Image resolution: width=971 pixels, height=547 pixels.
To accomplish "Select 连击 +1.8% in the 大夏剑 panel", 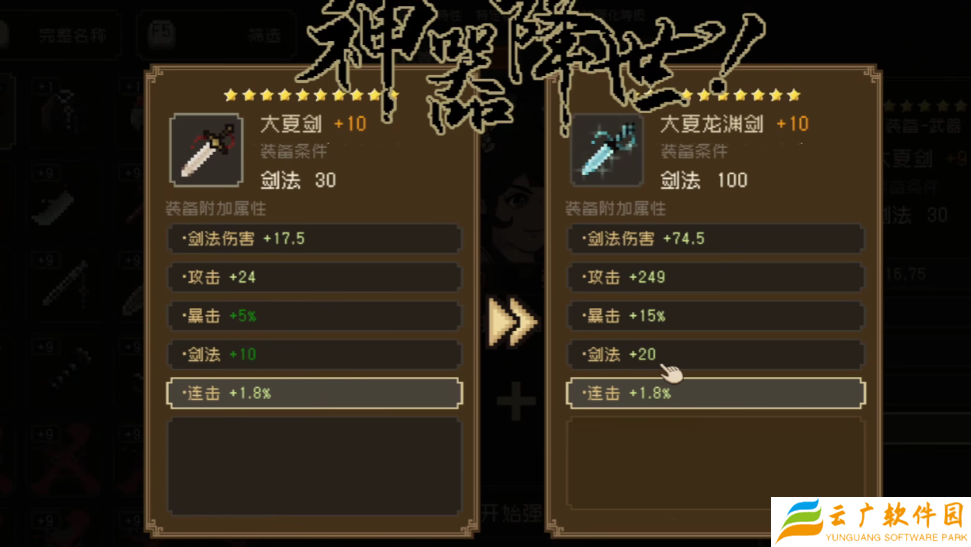I will [314, 393].
